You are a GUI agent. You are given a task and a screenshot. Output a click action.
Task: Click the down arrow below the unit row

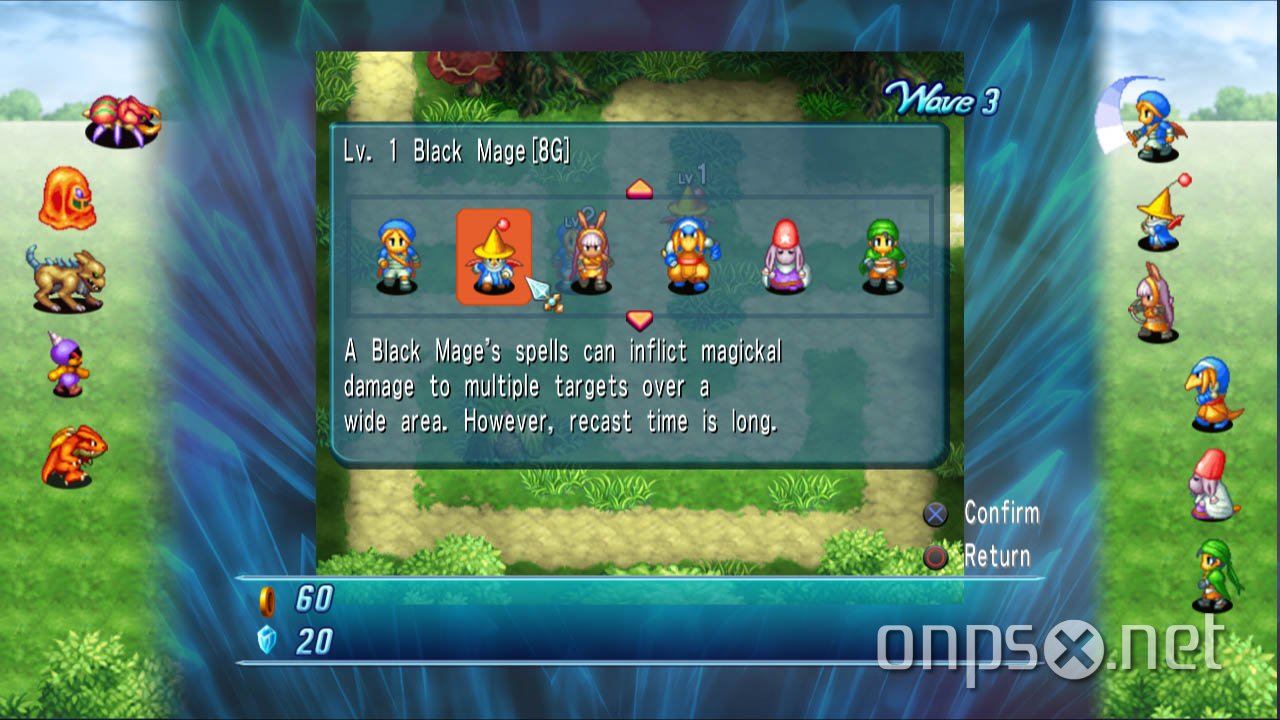(639, 320)
